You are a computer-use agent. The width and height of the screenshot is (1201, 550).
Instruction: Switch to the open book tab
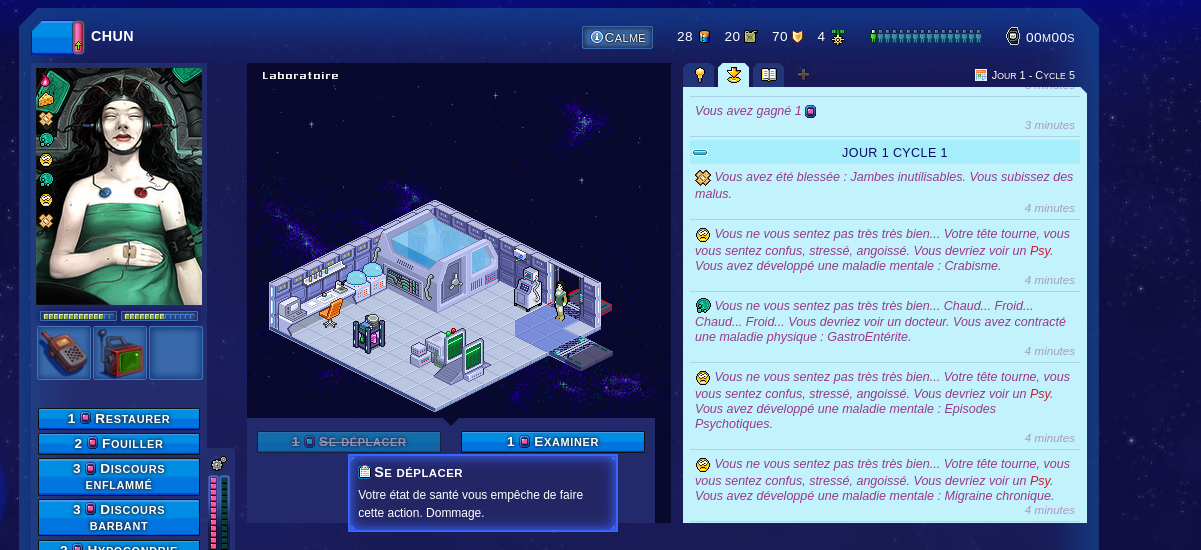pyautogui.click(x=768, y=75)
